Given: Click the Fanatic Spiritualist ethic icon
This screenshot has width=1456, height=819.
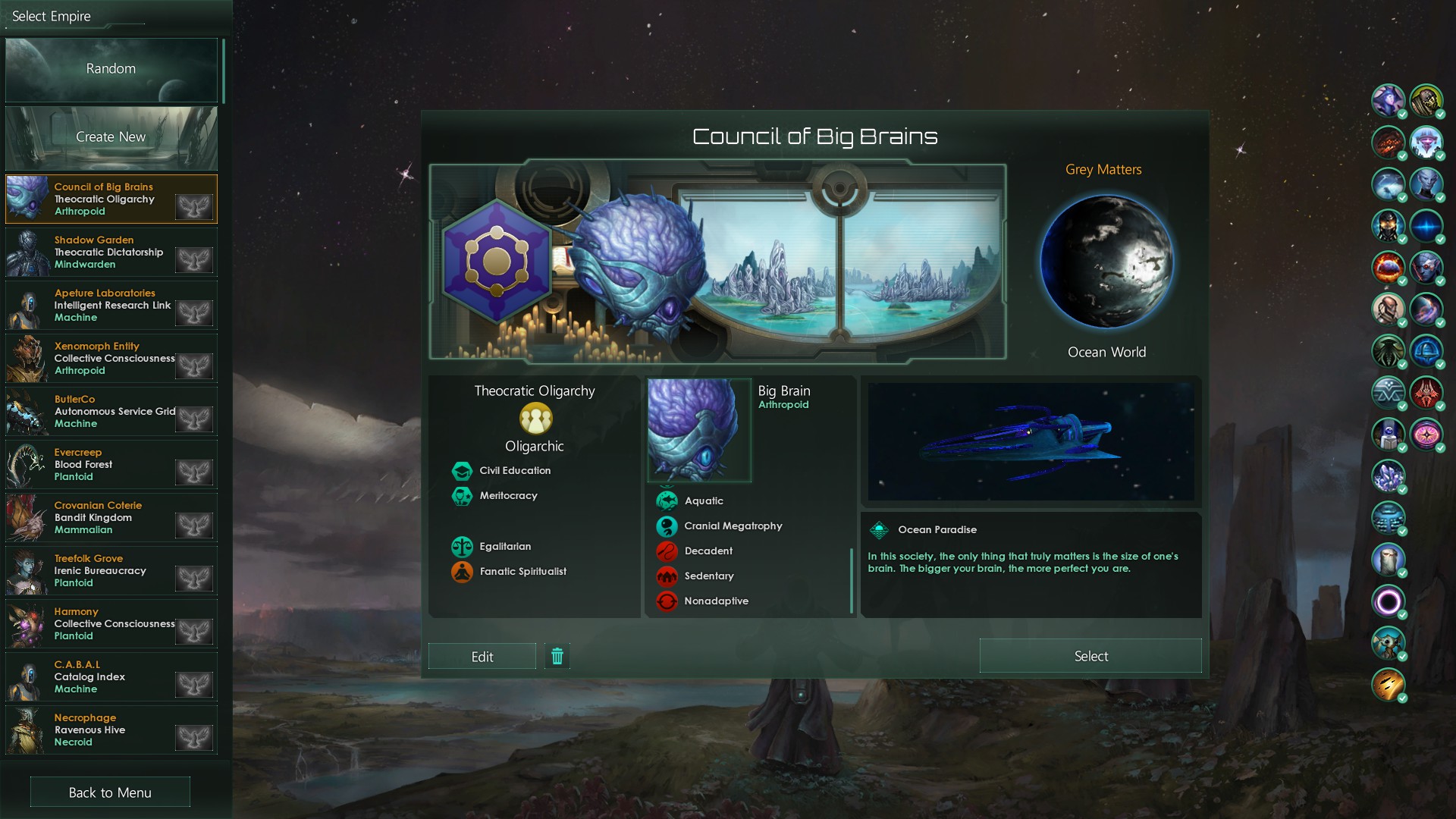Looking at the screenshot, I should pyautogui.click(x=463, y=571).
